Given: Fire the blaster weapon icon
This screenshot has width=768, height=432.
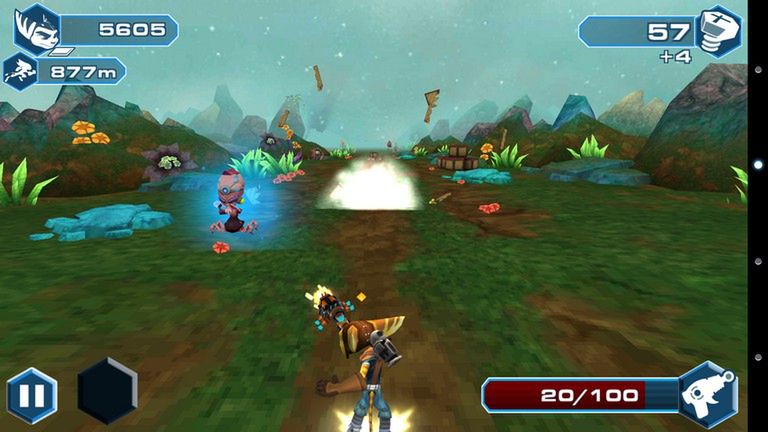Looking at the screenshot, I should [708, 394].
